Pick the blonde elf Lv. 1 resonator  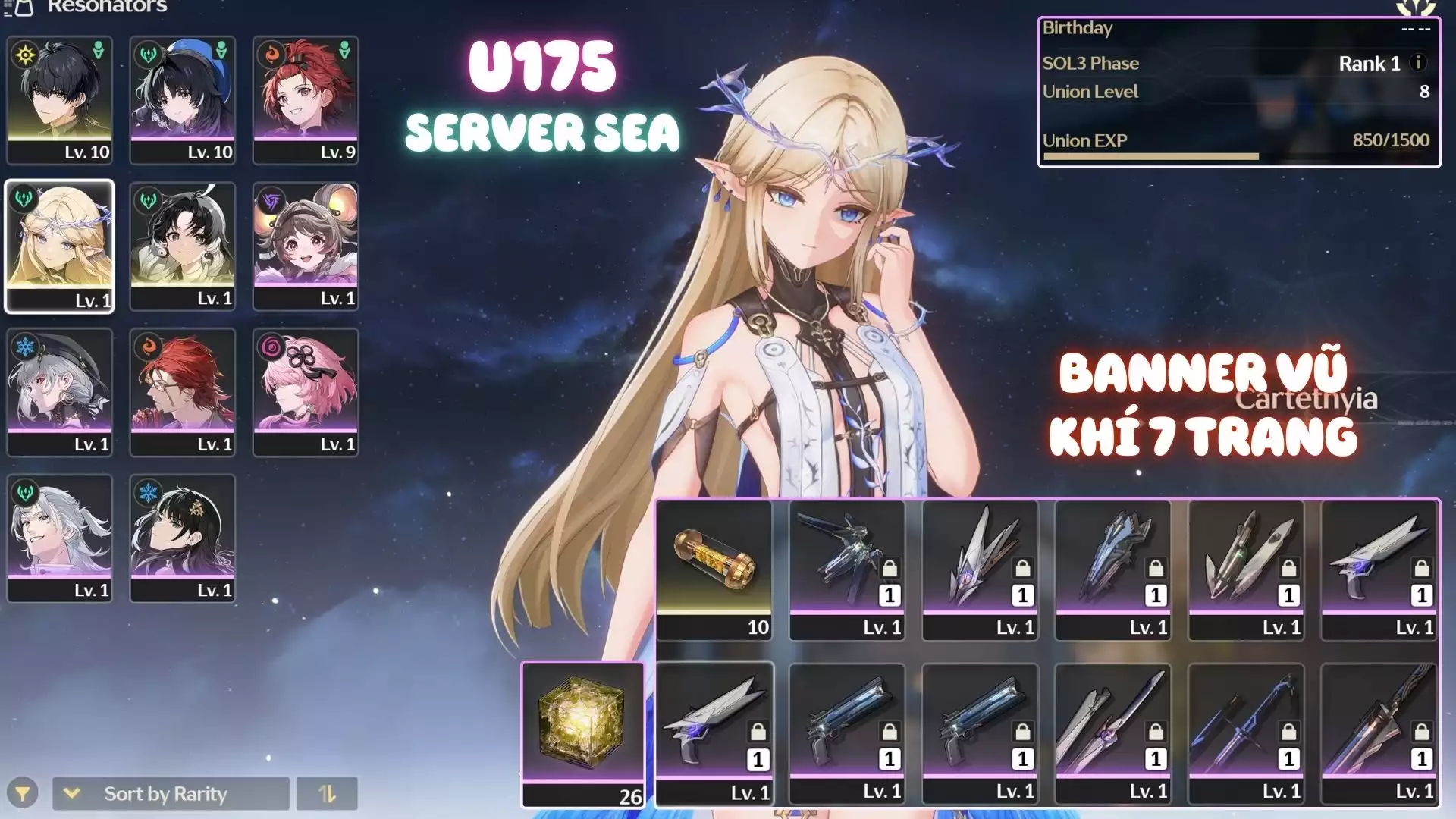point(59,246)
